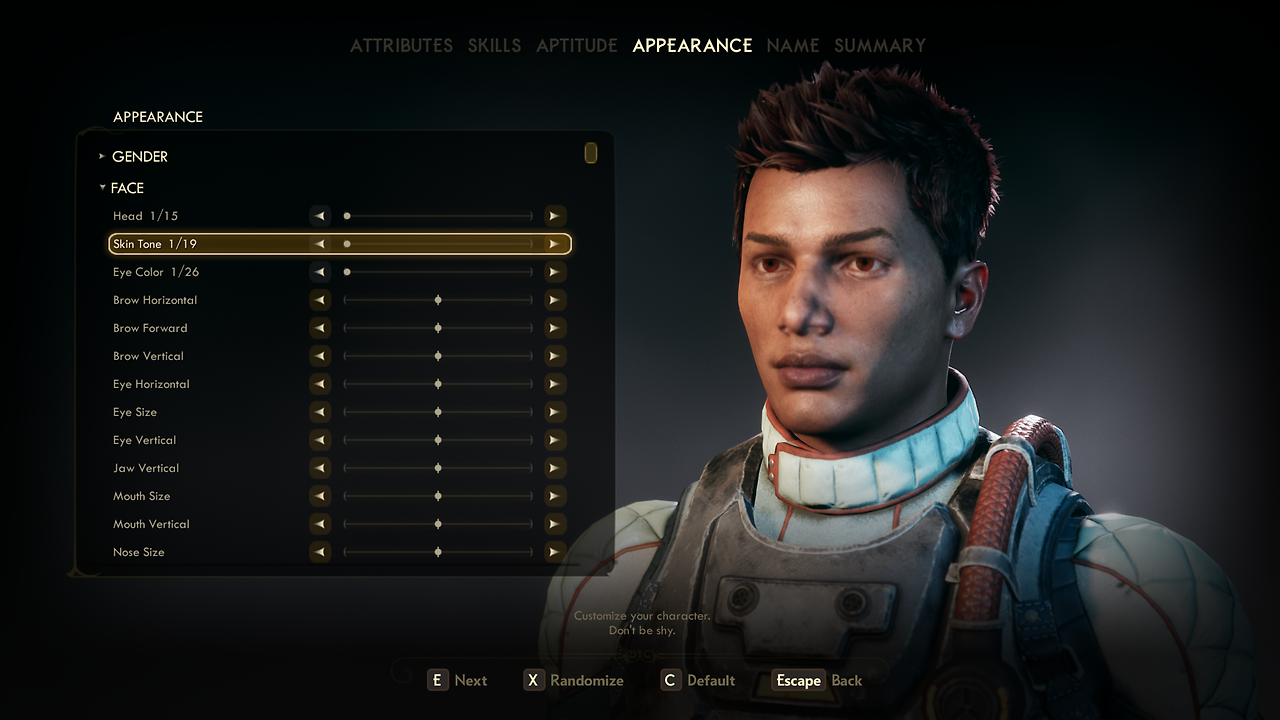Randomize the character appearance

(x=574, y=681)
